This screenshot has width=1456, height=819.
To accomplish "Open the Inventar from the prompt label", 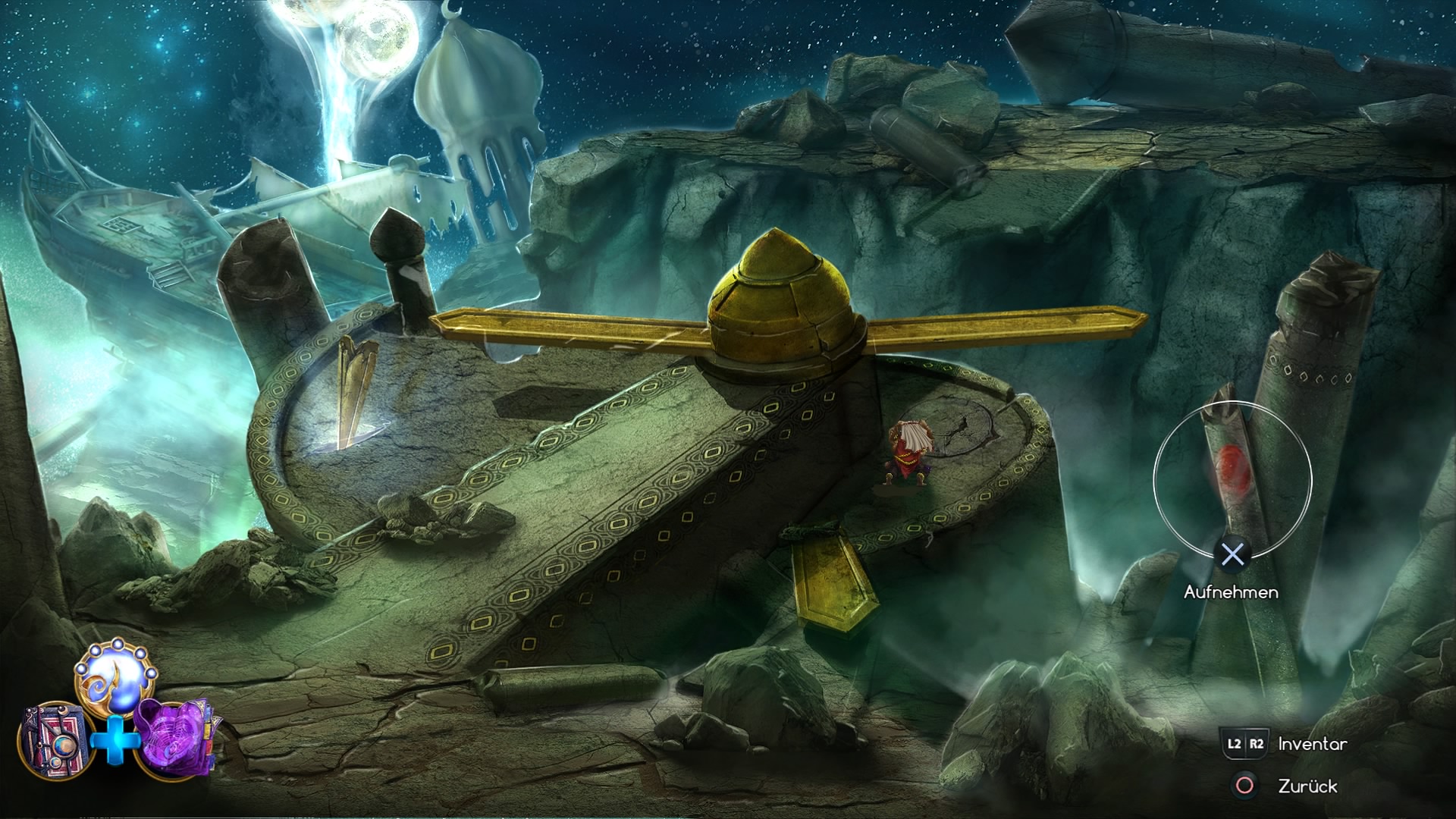I will [x=1311, y=745].
